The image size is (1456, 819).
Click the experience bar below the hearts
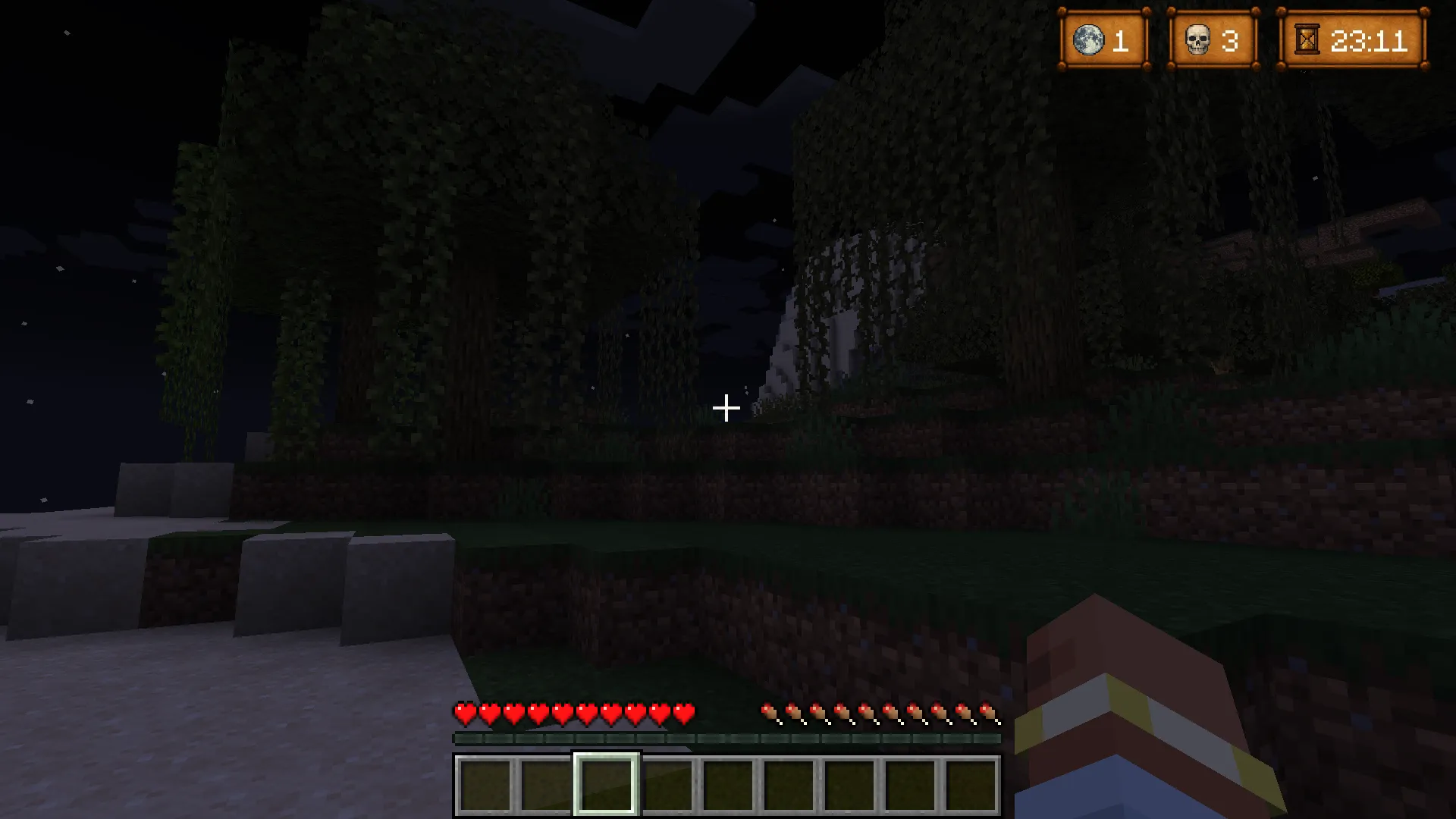(726, 737)
